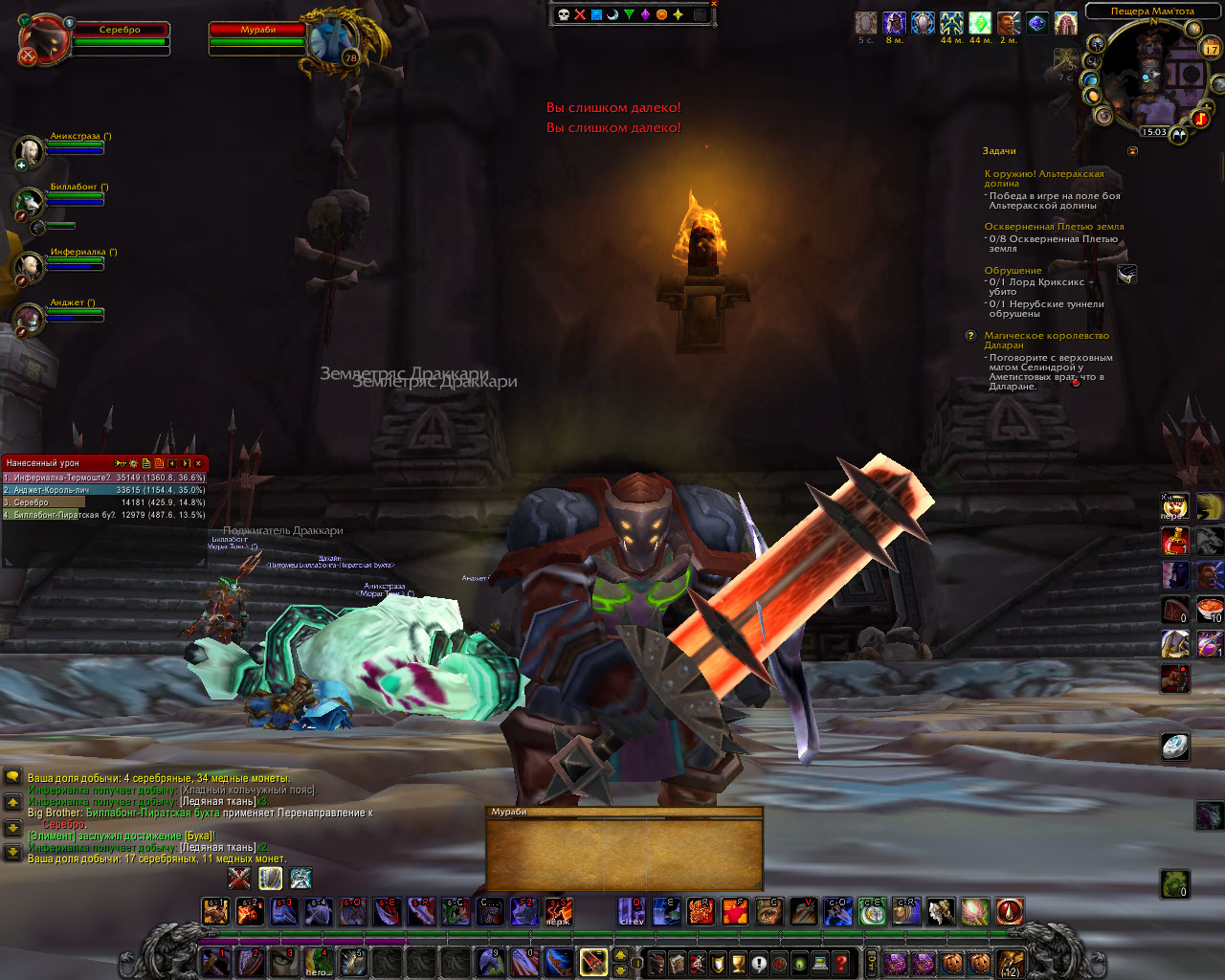
Task: Collapse the Задачи objectives tracker
Action: (x=1133, y=151)
